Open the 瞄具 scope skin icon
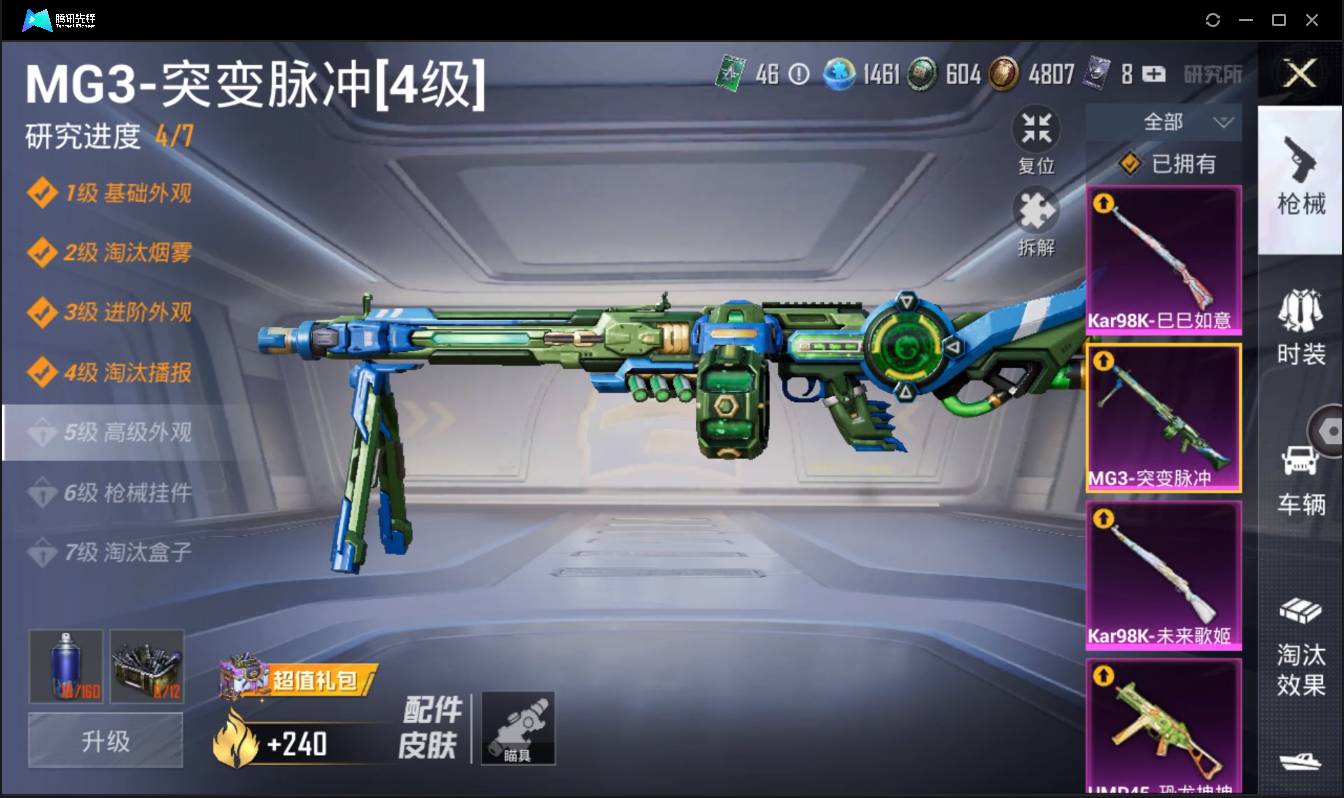The width and height of the screenshot is (1344, 798). [516, 730]
